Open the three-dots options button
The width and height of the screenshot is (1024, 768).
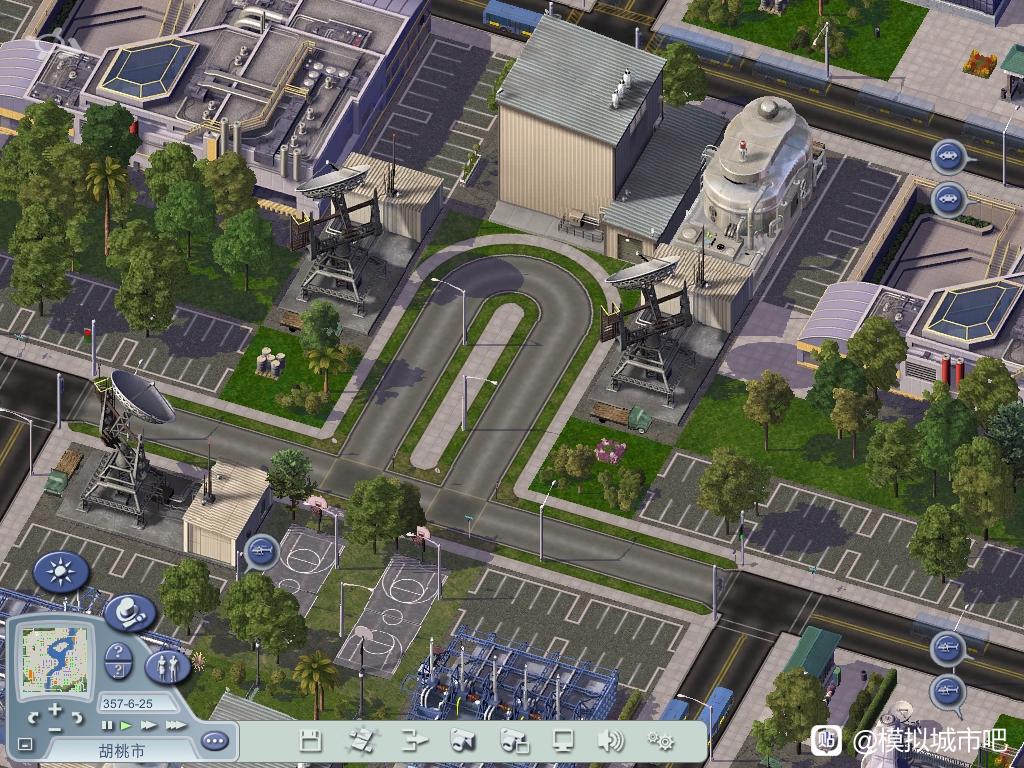click(x=214, y=741)
